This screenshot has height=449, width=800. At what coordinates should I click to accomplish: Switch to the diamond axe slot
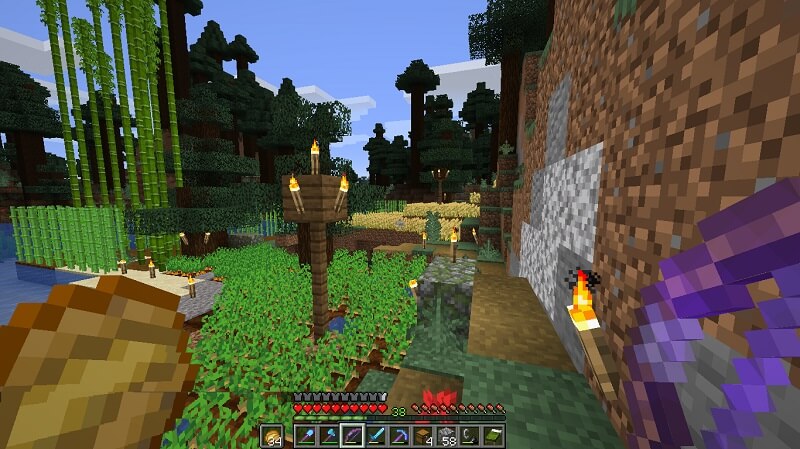point(329,436)
